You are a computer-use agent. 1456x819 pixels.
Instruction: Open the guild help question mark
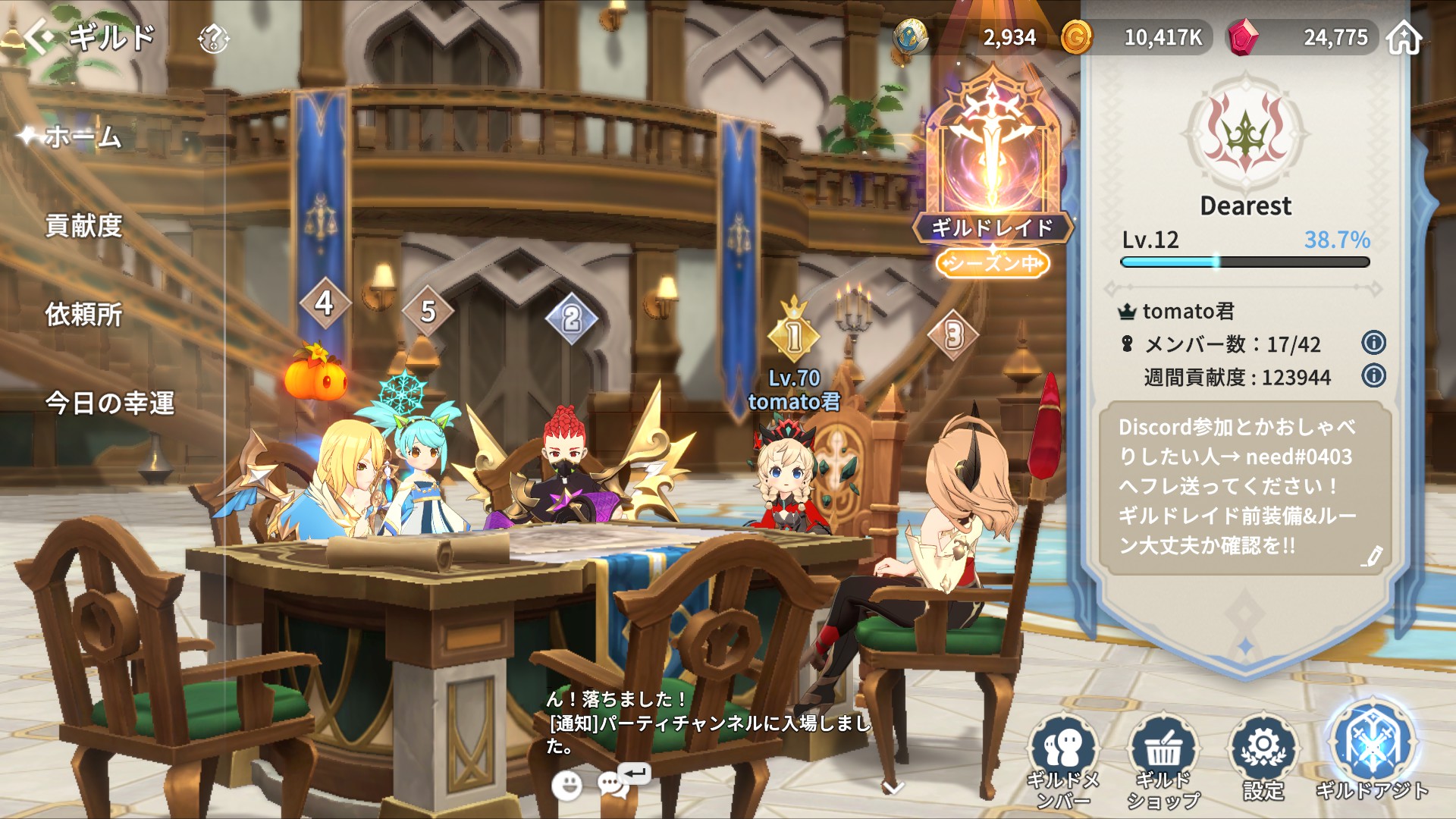[x=213, y=38]
